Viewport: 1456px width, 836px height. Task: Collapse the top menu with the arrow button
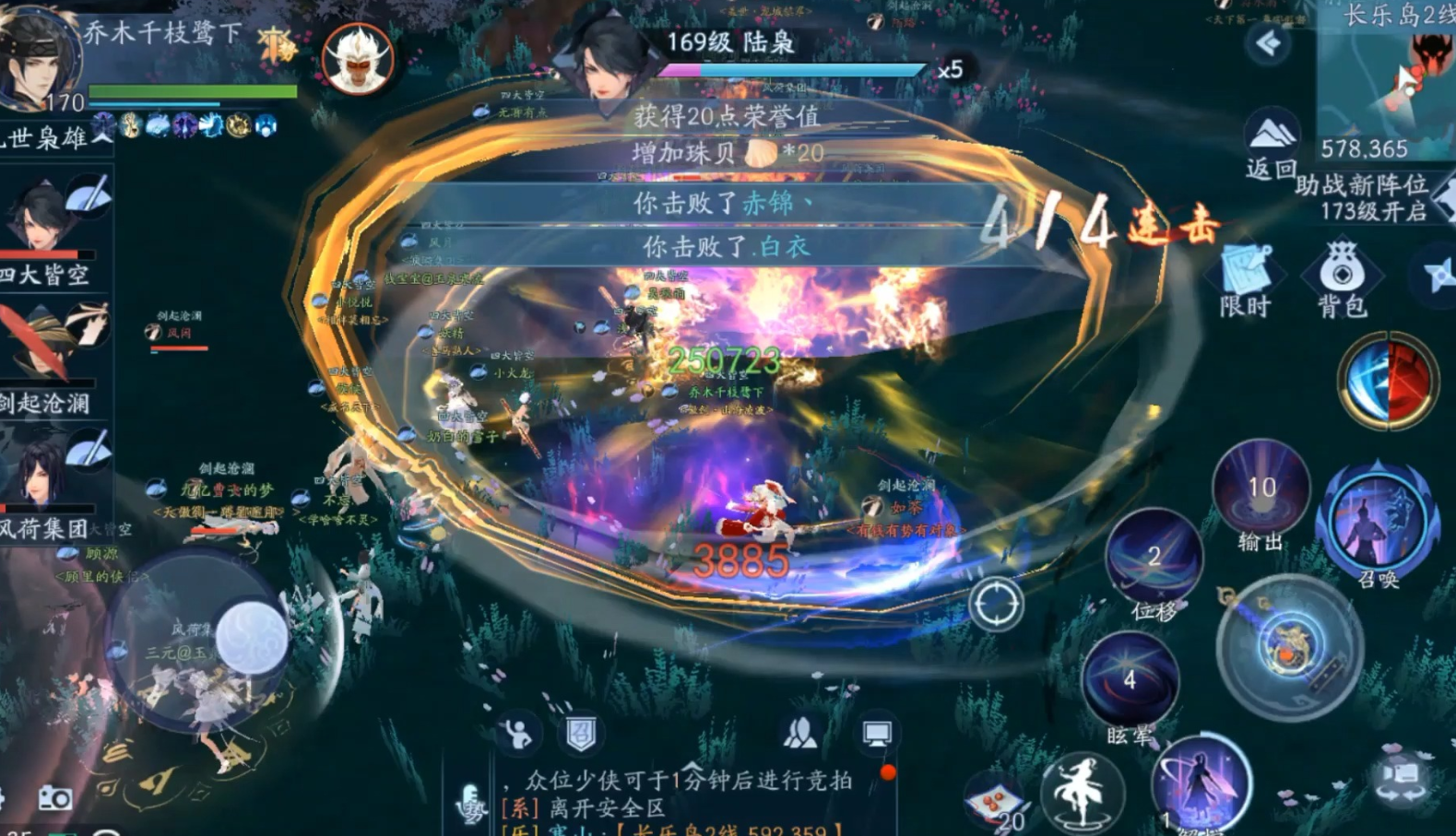coord(1269,42)
